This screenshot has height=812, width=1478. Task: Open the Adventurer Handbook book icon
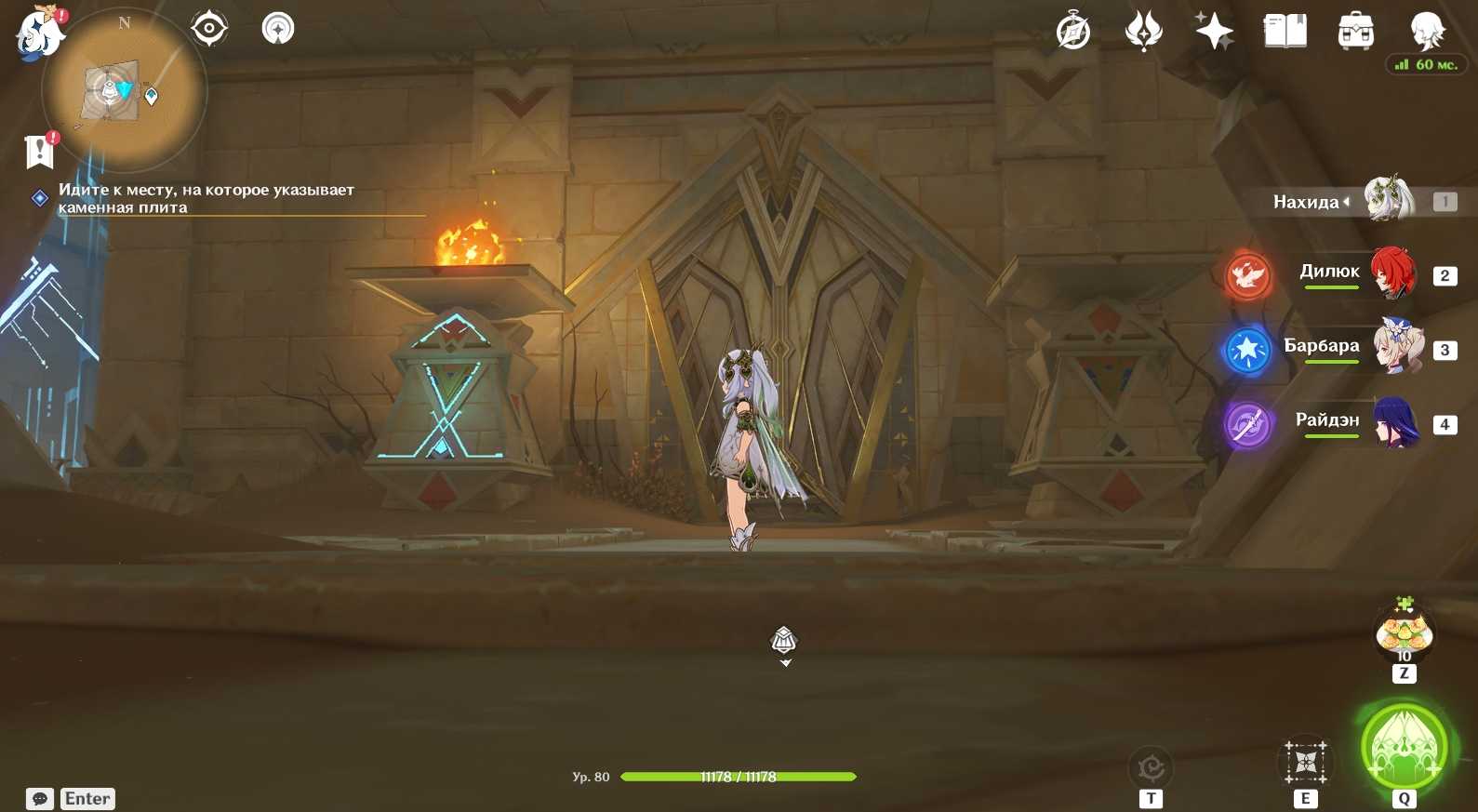(x=1285, y=32)
